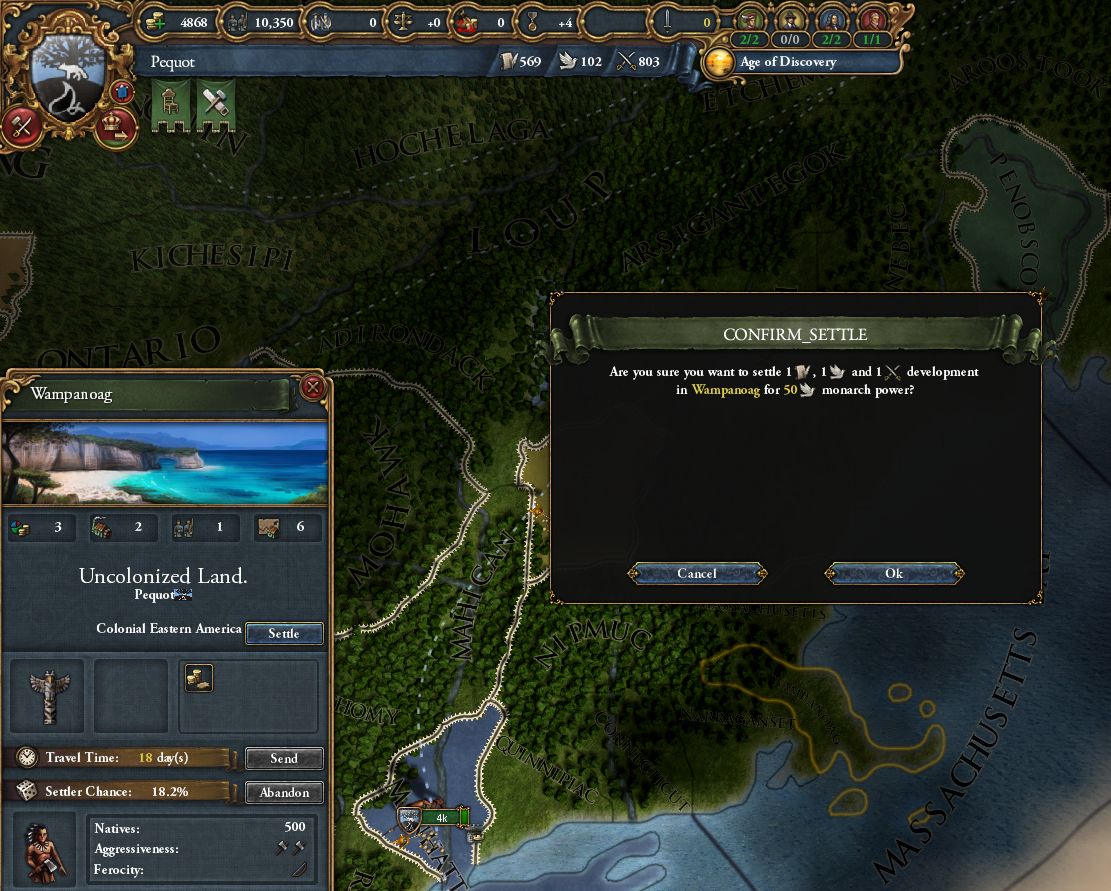Close the Wampanoag province panel
This screenshot has width=1111, height=891.
[313, 387]
